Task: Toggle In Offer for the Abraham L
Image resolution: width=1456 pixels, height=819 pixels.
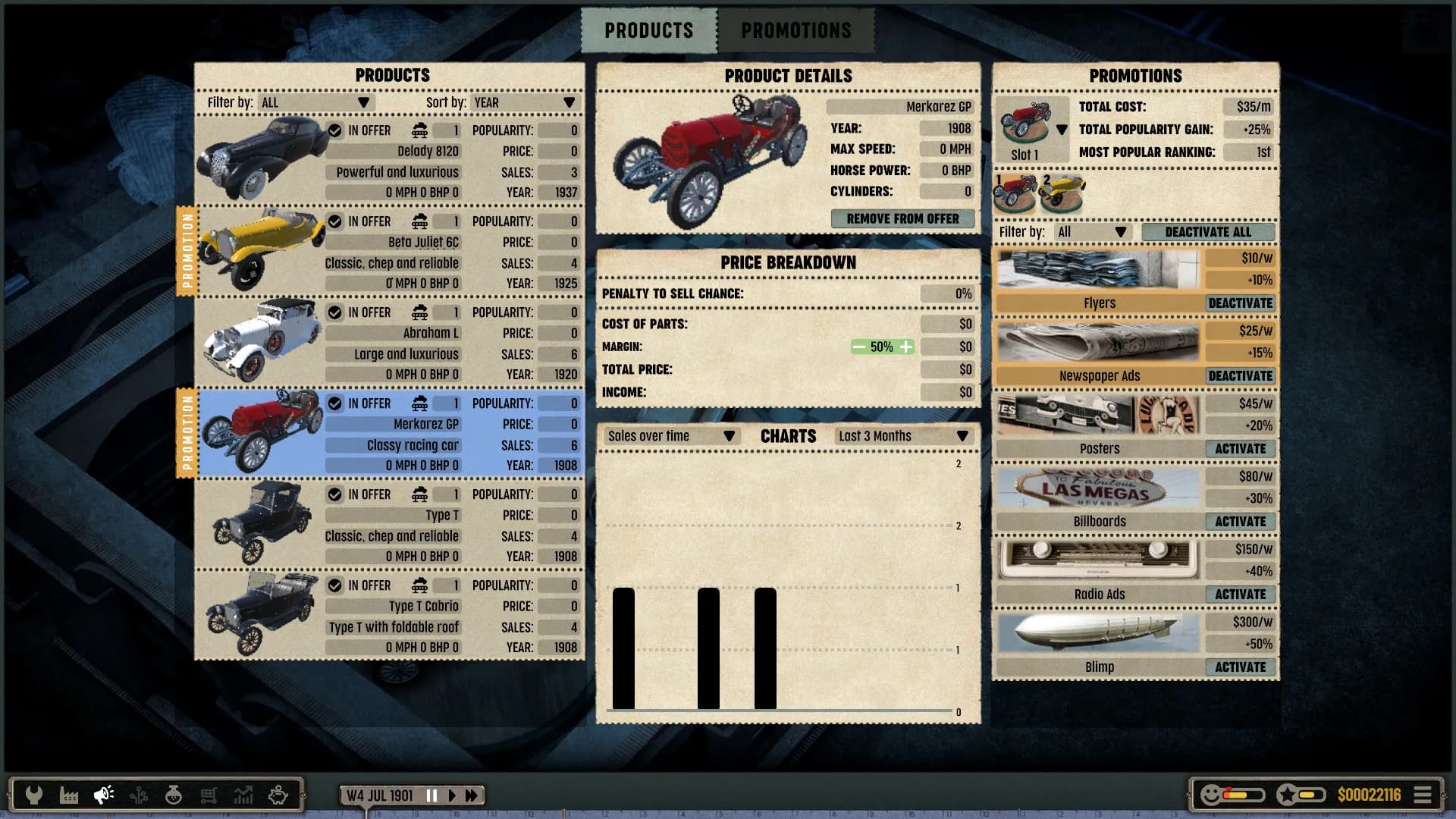Action: (334, 312)
